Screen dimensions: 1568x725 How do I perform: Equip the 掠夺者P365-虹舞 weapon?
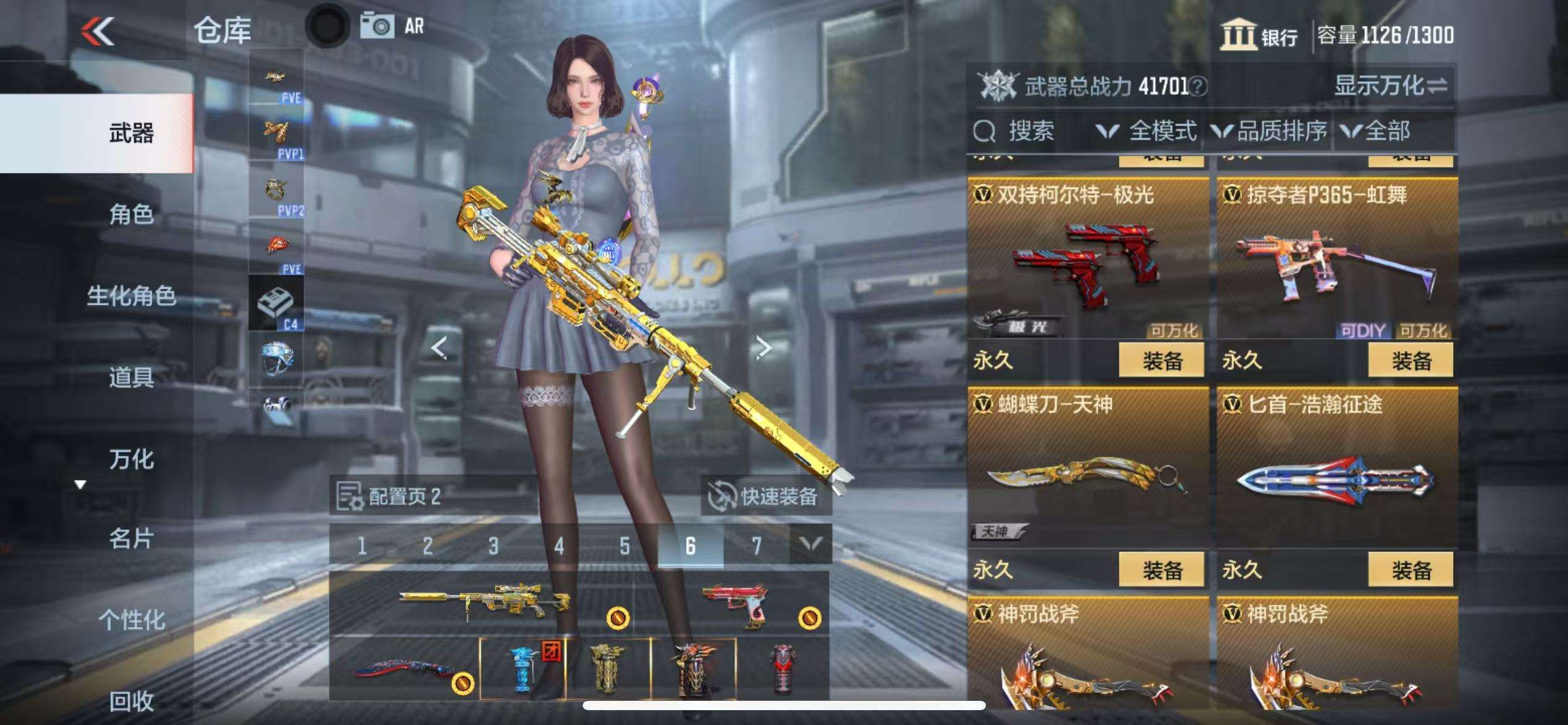[x=1410, y=360]
